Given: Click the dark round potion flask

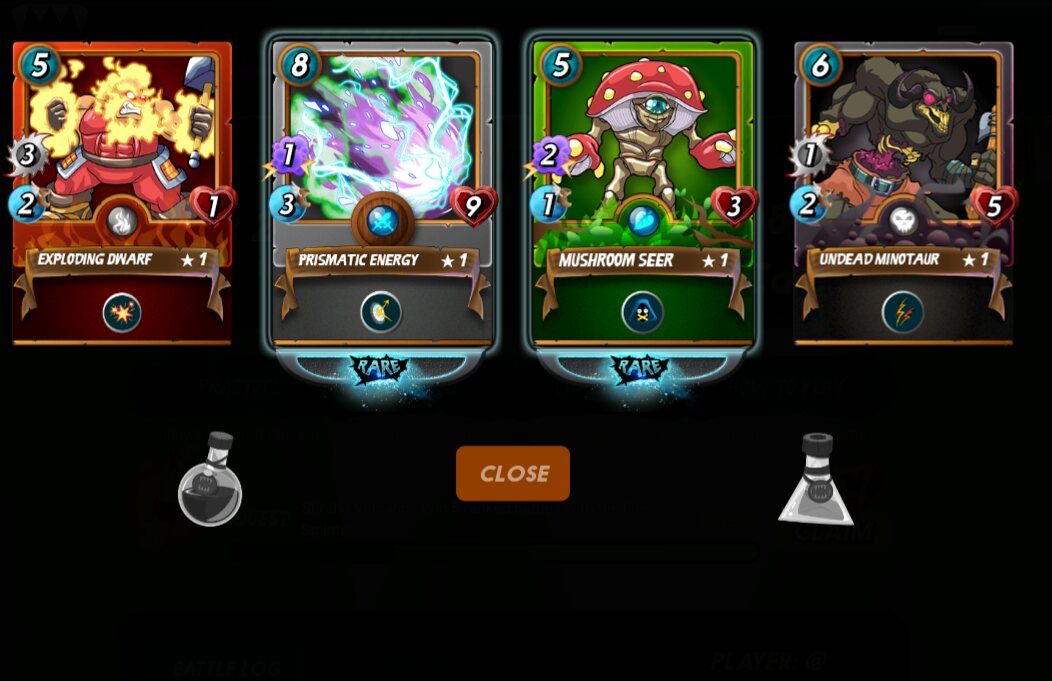Looking at the screenshot, I should (x=210, y=480).
